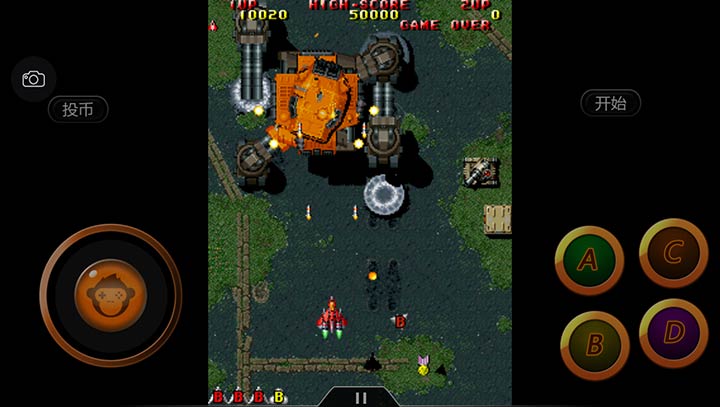Pause the emulator with the bottom pause tab
720x407 pixels.
click(361, 397)
